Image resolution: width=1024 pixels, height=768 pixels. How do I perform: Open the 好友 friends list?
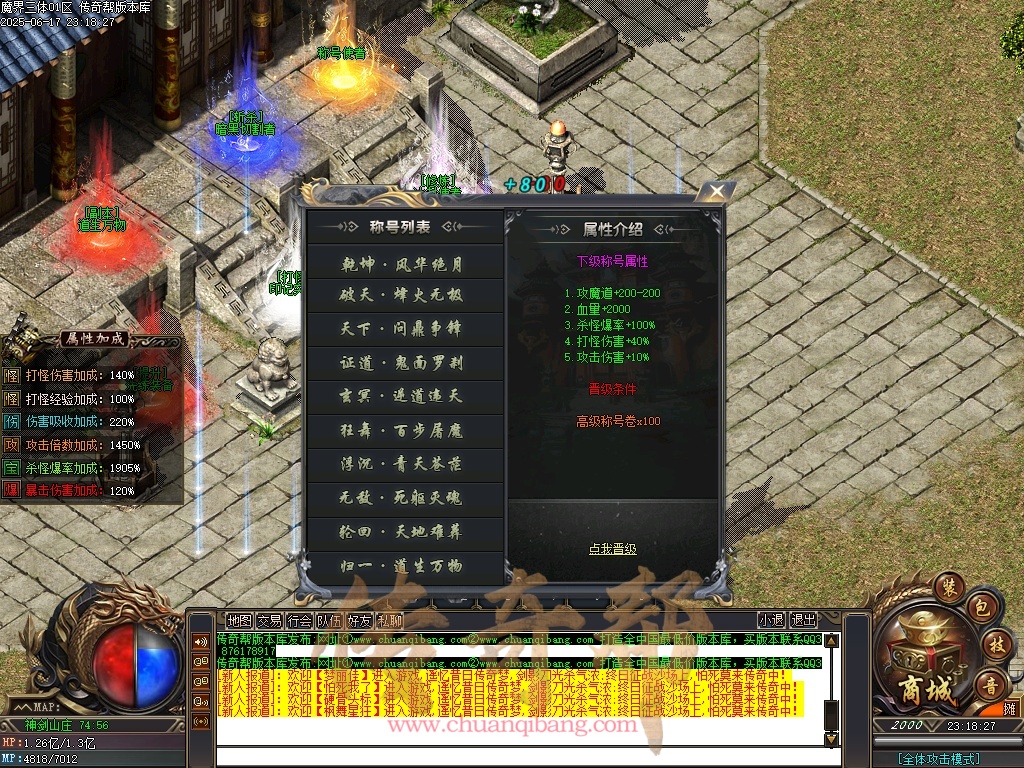click(x=359, y=621)
